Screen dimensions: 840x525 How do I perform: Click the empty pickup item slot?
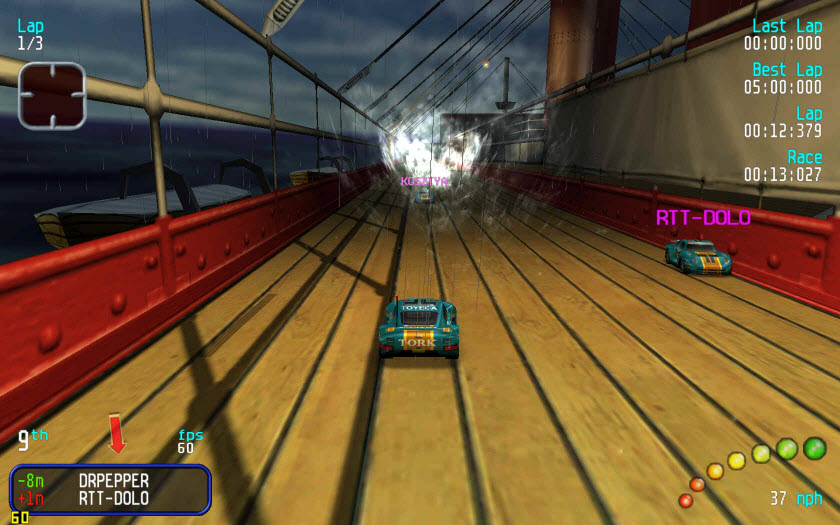52,95
